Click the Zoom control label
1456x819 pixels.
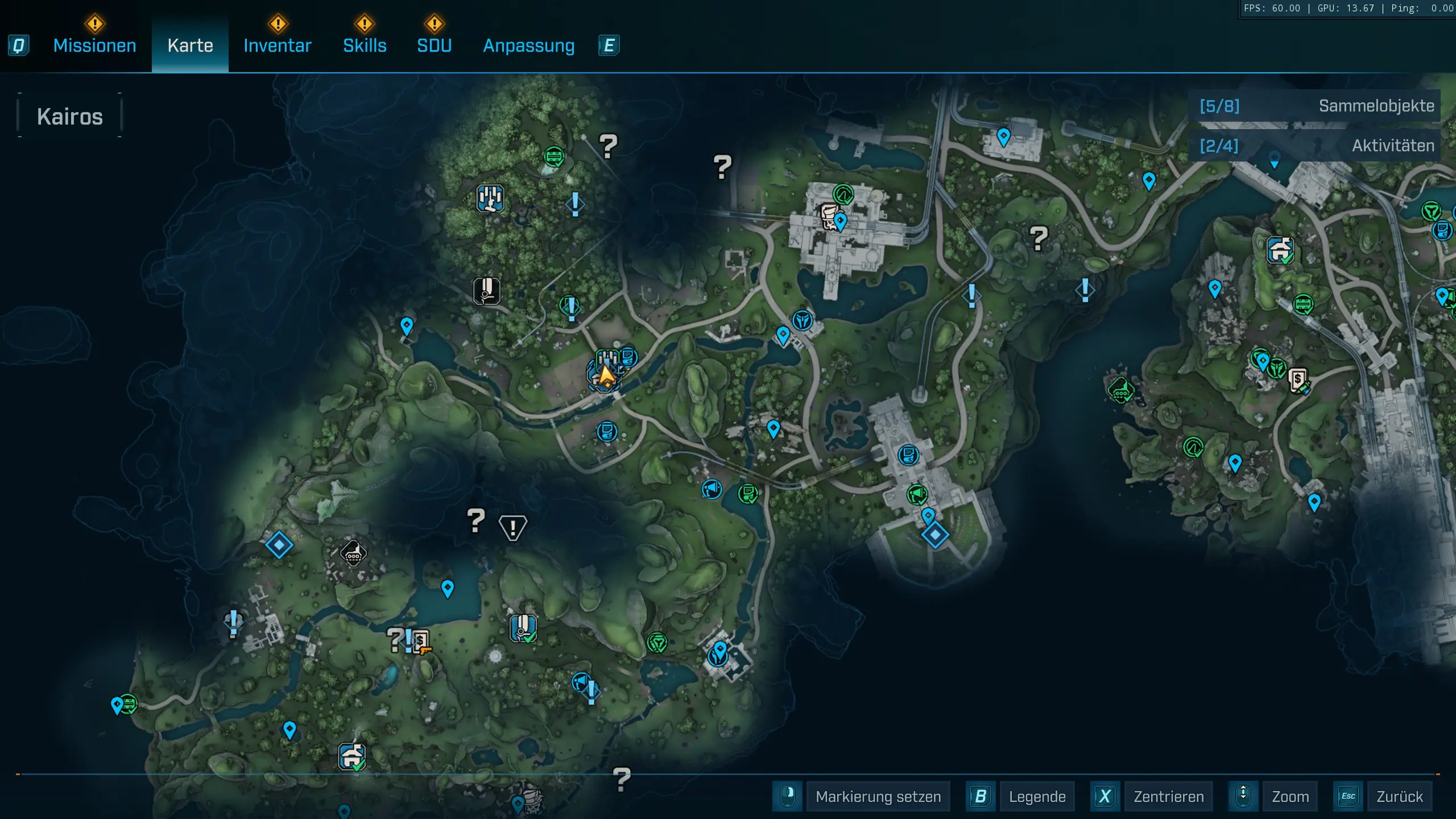[x=1290, y=796]
